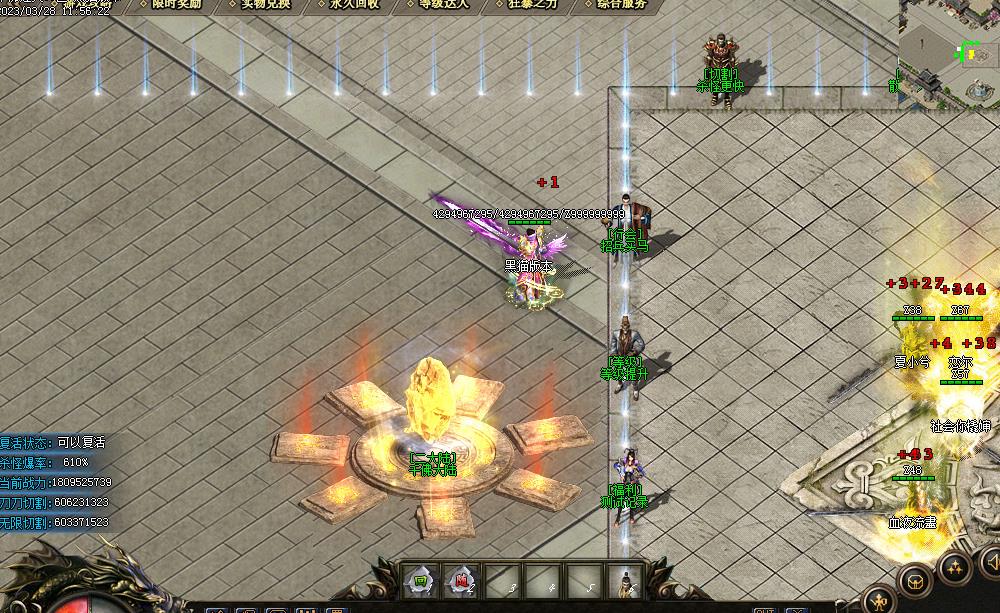The image size is (1000, 613).
Task: Select the character figure in hotbar slot 6
Action: [626, 580]
